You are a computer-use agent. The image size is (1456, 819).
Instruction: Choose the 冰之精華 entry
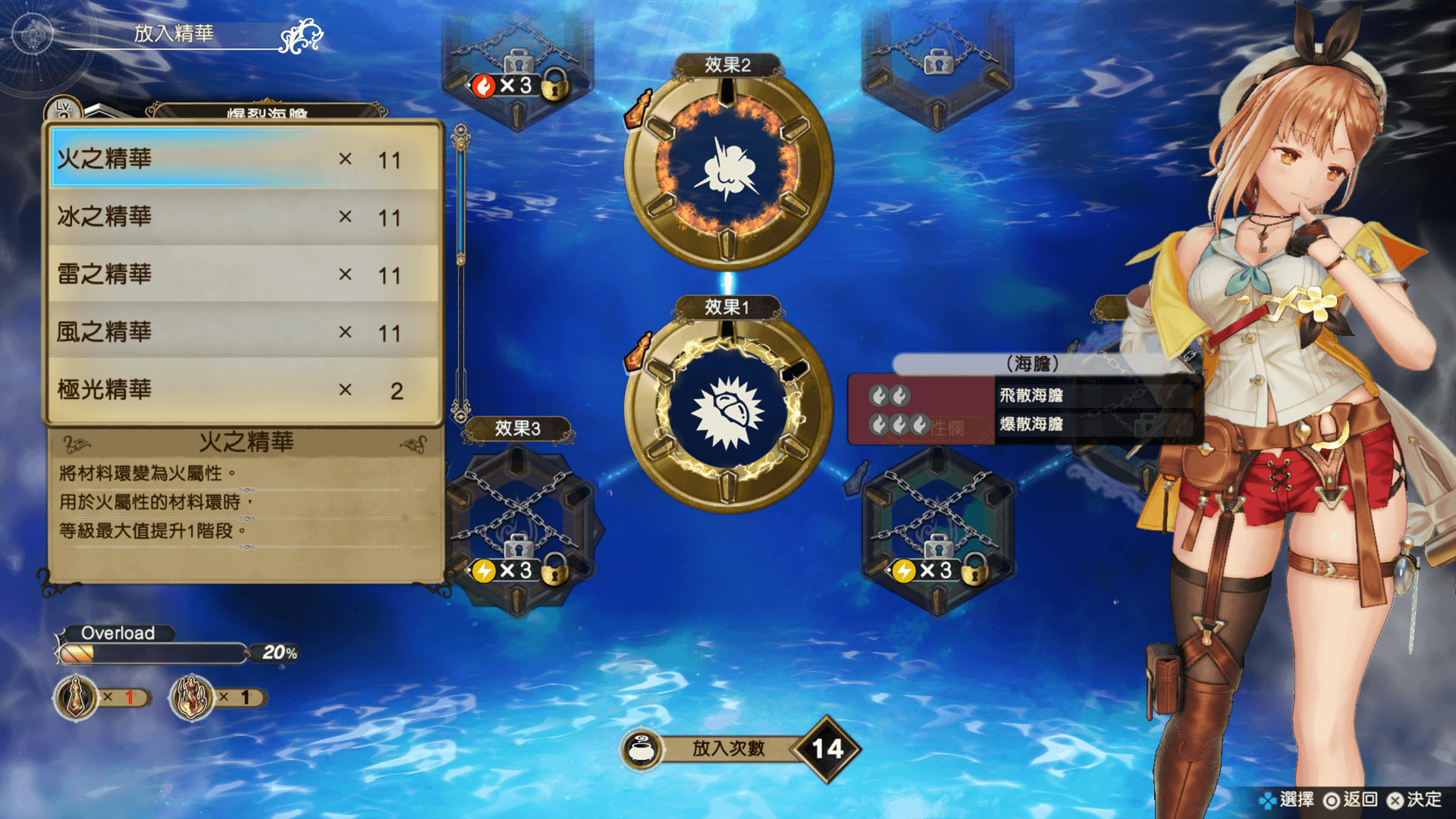tap(243, 217)
